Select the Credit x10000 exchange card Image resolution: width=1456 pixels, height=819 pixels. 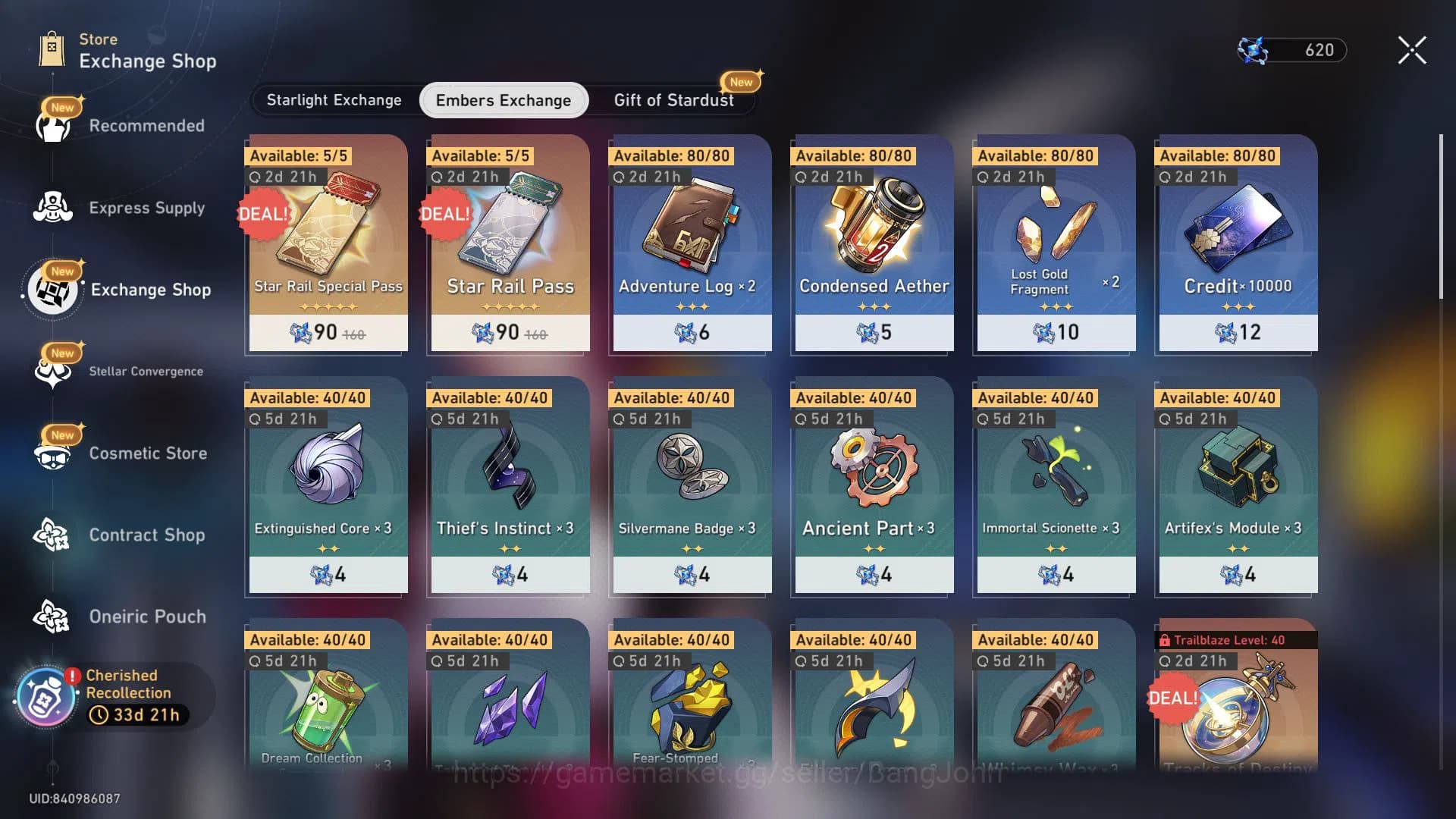(x=1236, y=243)
